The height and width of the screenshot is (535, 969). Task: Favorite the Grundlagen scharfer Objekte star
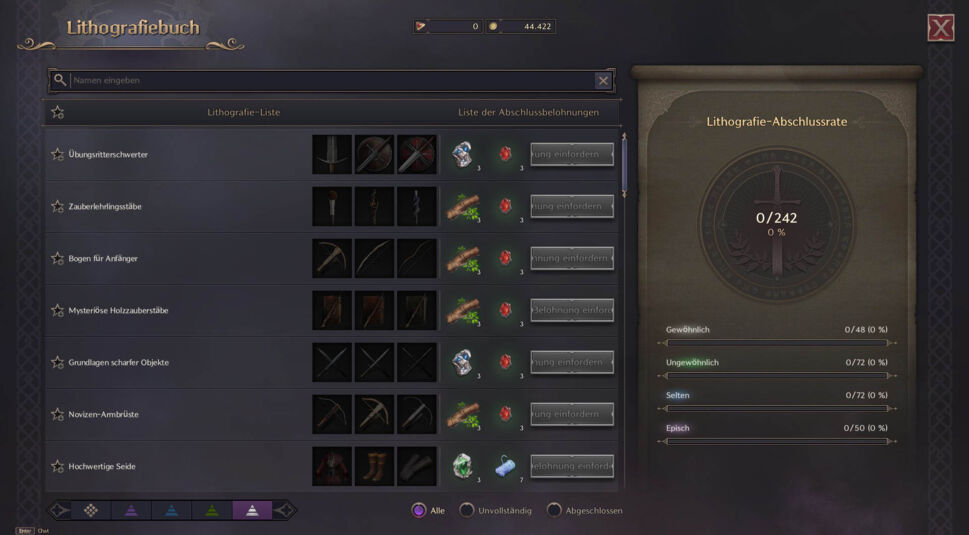(57, 362)
